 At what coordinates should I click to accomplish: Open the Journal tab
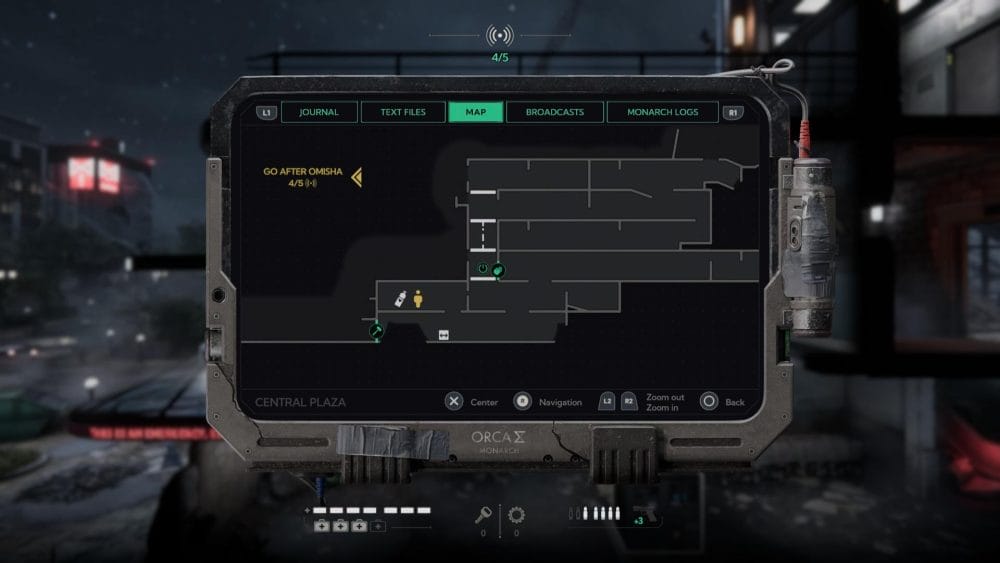point(319,112)
